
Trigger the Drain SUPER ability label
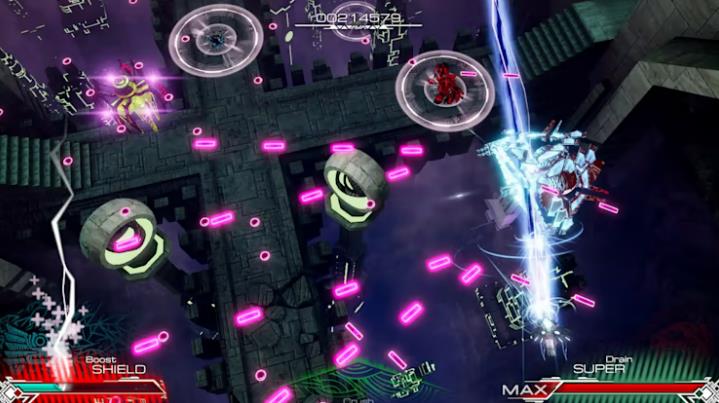point(600,368)
